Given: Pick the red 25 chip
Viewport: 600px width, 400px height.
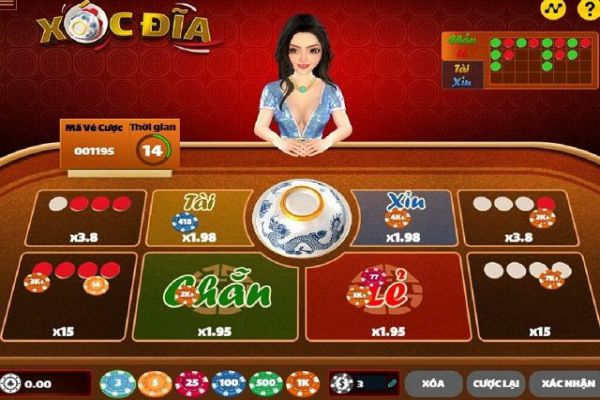Looking at the screenshot, I should (x=192, y=384).
